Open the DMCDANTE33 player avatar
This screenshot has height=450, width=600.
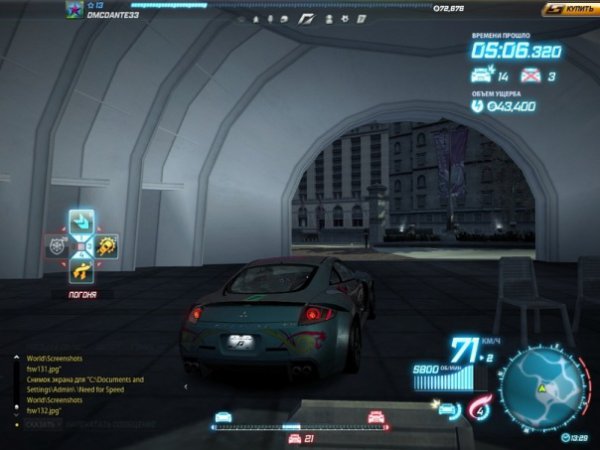[x=73, y=9]
